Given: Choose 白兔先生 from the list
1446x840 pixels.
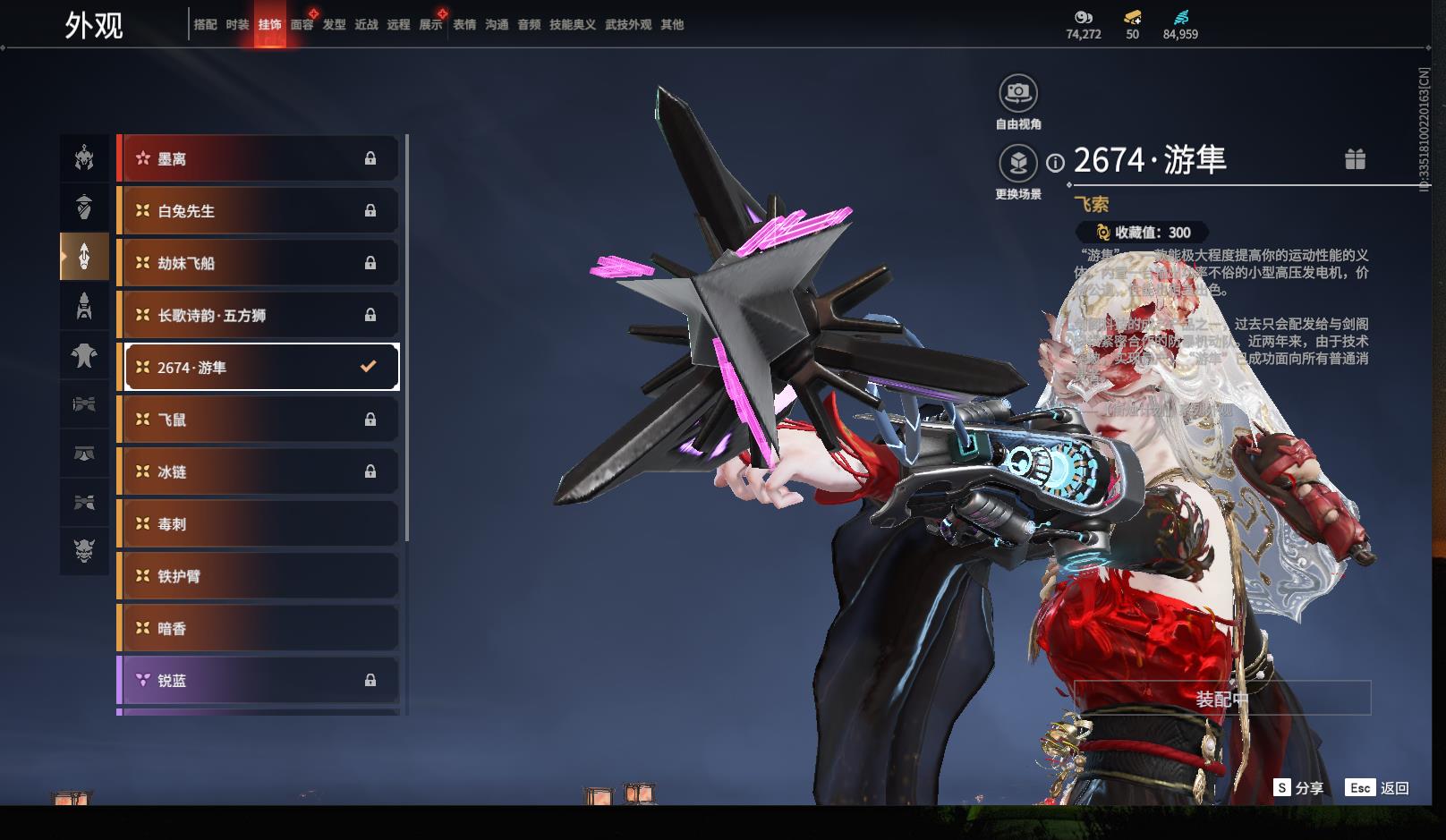Looking at the screenshot, I should pyautogui.click(x=259, y=211).
